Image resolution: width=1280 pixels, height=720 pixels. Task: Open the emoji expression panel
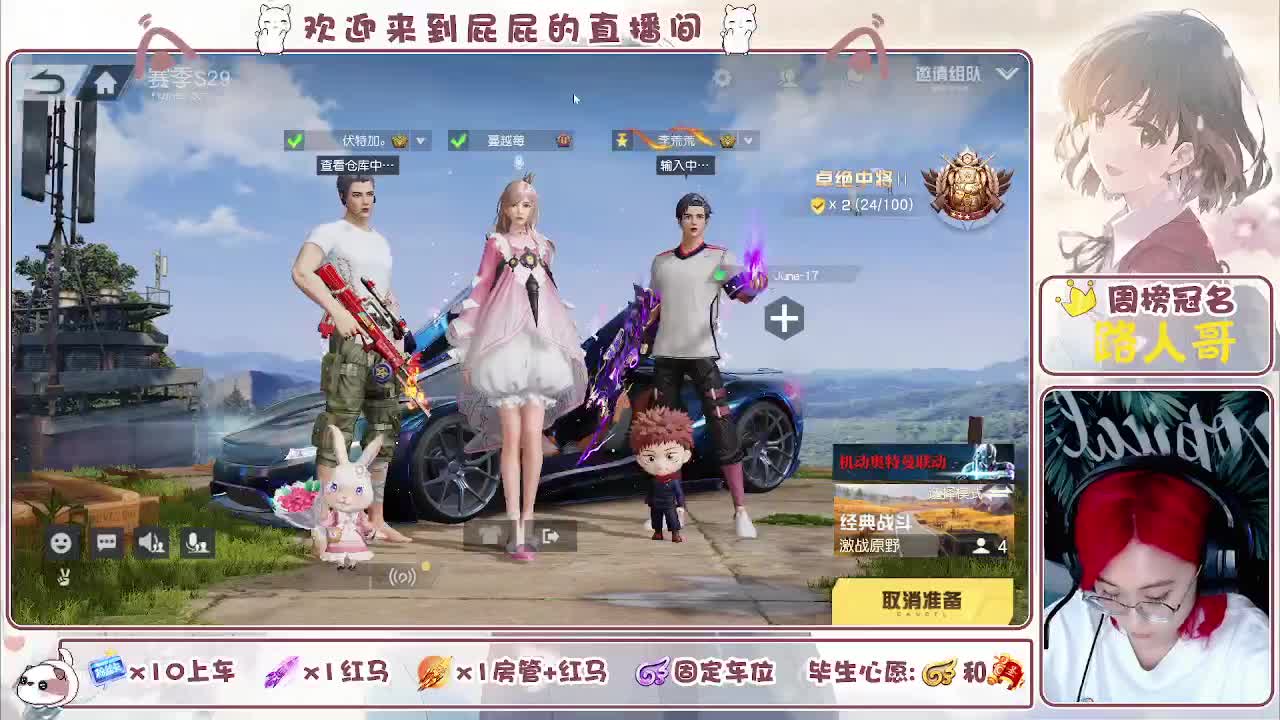click(x=60, y=541)
